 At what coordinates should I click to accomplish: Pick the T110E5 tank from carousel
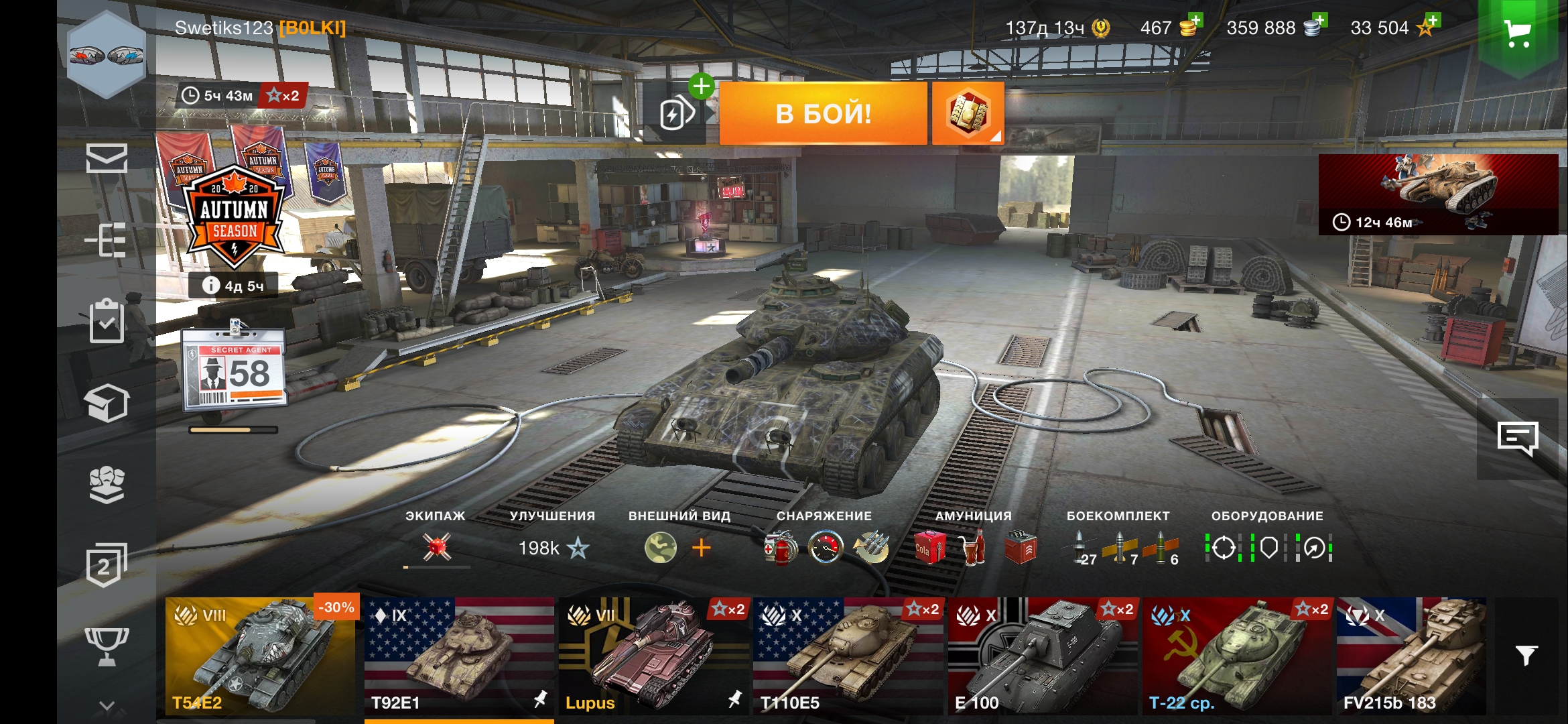[x=848, y=656]
